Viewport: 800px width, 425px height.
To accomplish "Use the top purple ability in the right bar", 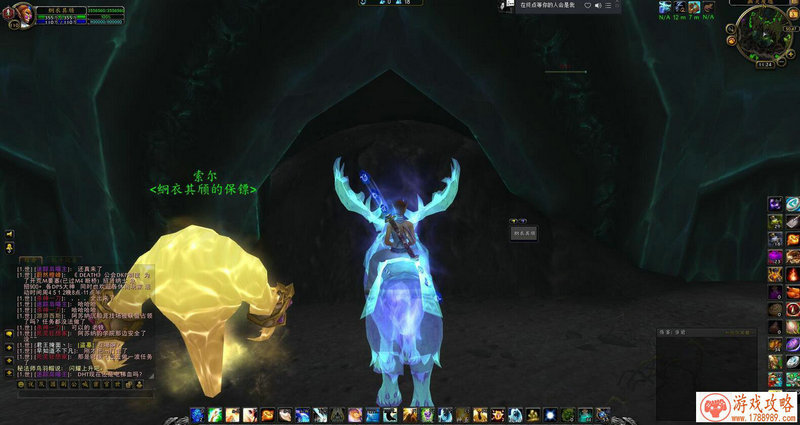I will (x=774, y=204).
